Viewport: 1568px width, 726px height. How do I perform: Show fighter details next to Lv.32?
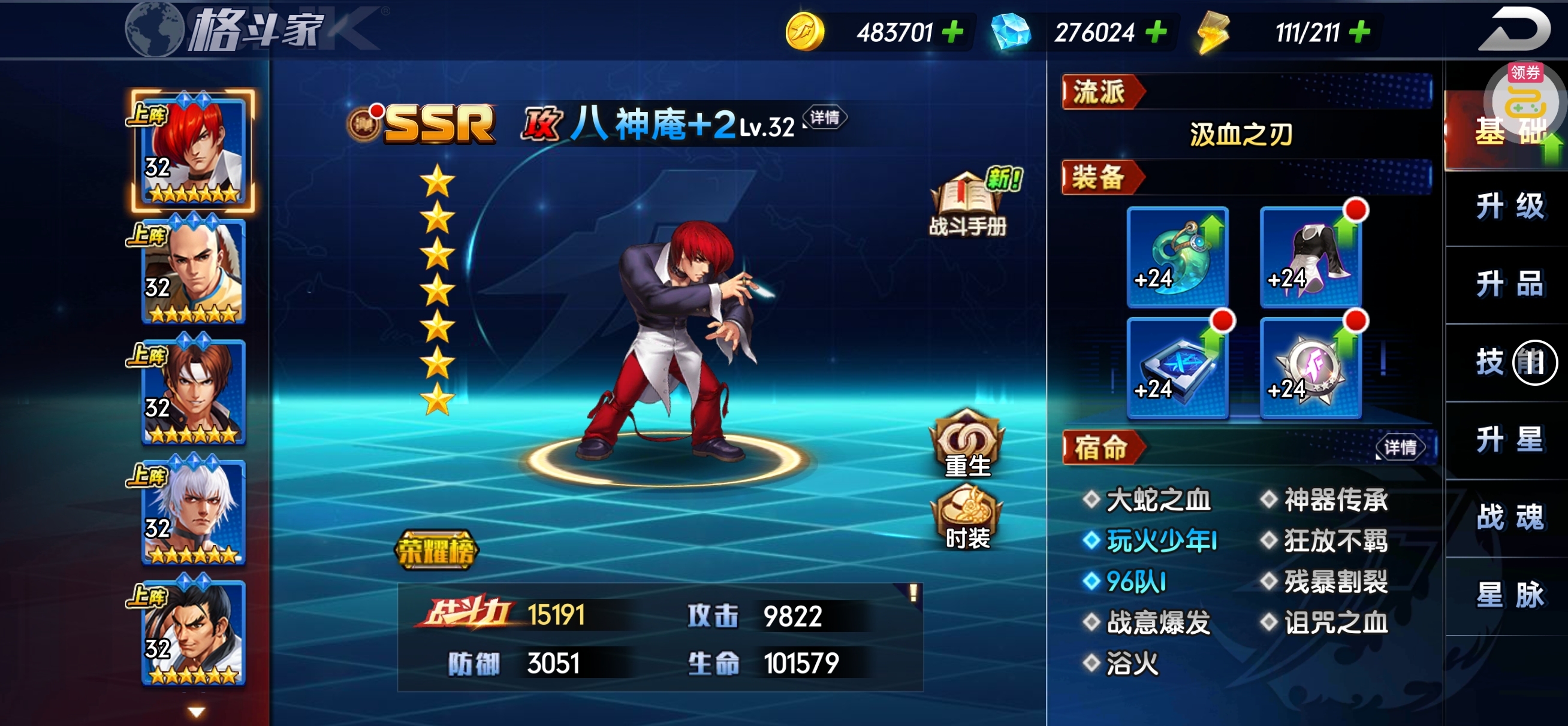(x=824, y=117)
